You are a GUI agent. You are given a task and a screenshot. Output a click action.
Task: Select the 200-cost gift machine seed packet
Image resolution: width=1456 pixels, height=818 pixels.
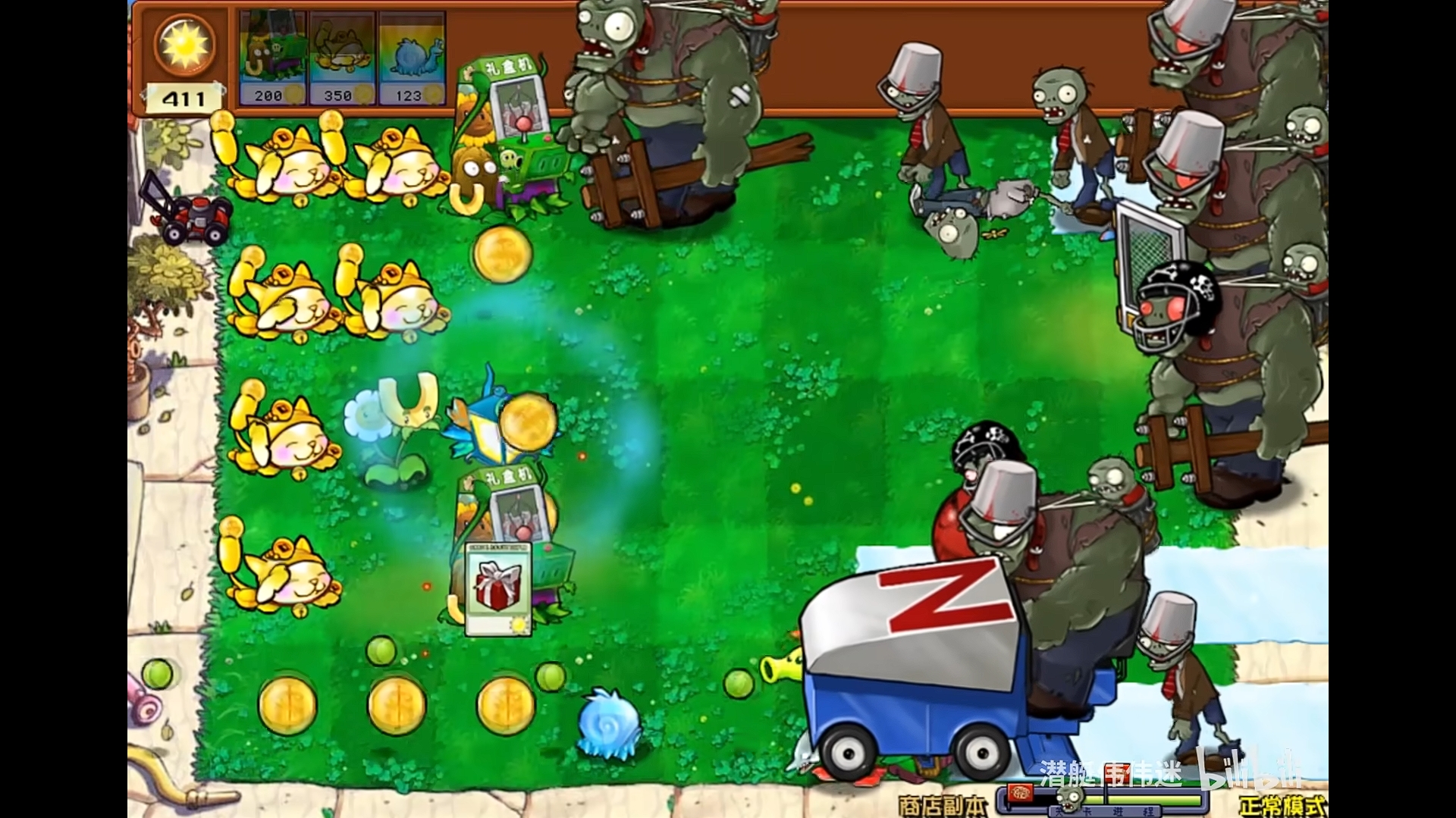point(273,53)
